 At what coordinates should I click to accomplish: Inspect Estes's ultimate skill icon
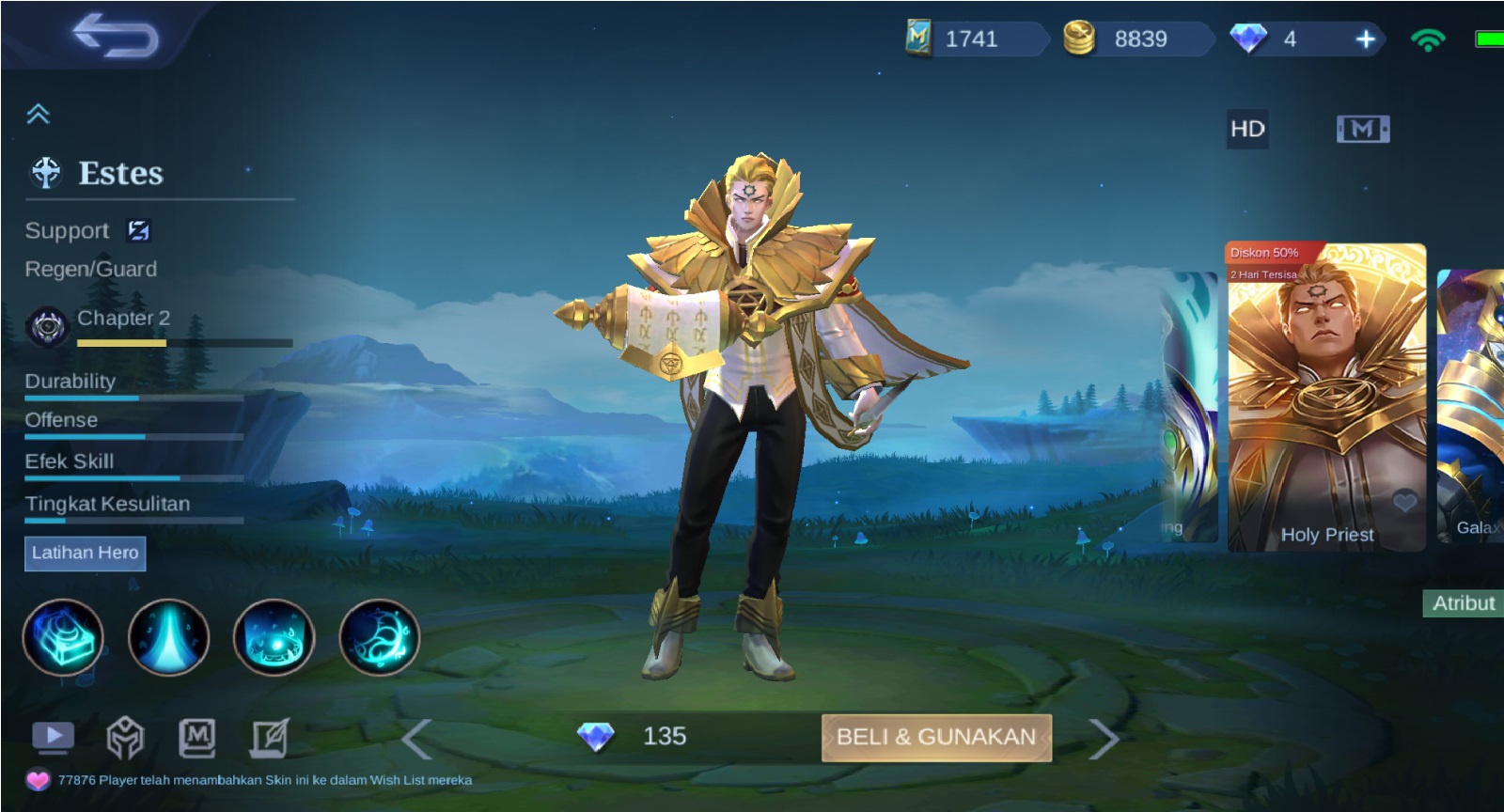tap(379, 637)
